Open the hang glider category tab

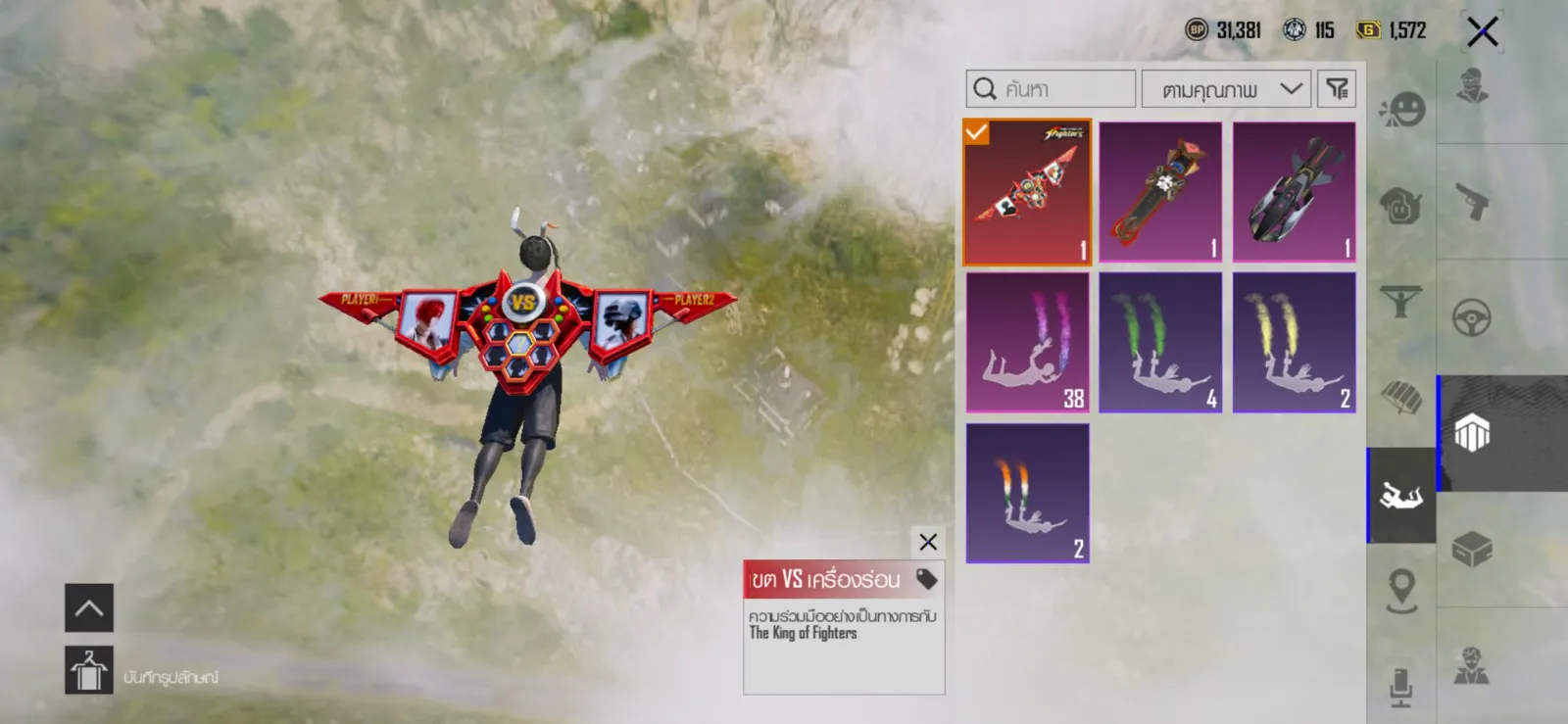coord(1401,301)
